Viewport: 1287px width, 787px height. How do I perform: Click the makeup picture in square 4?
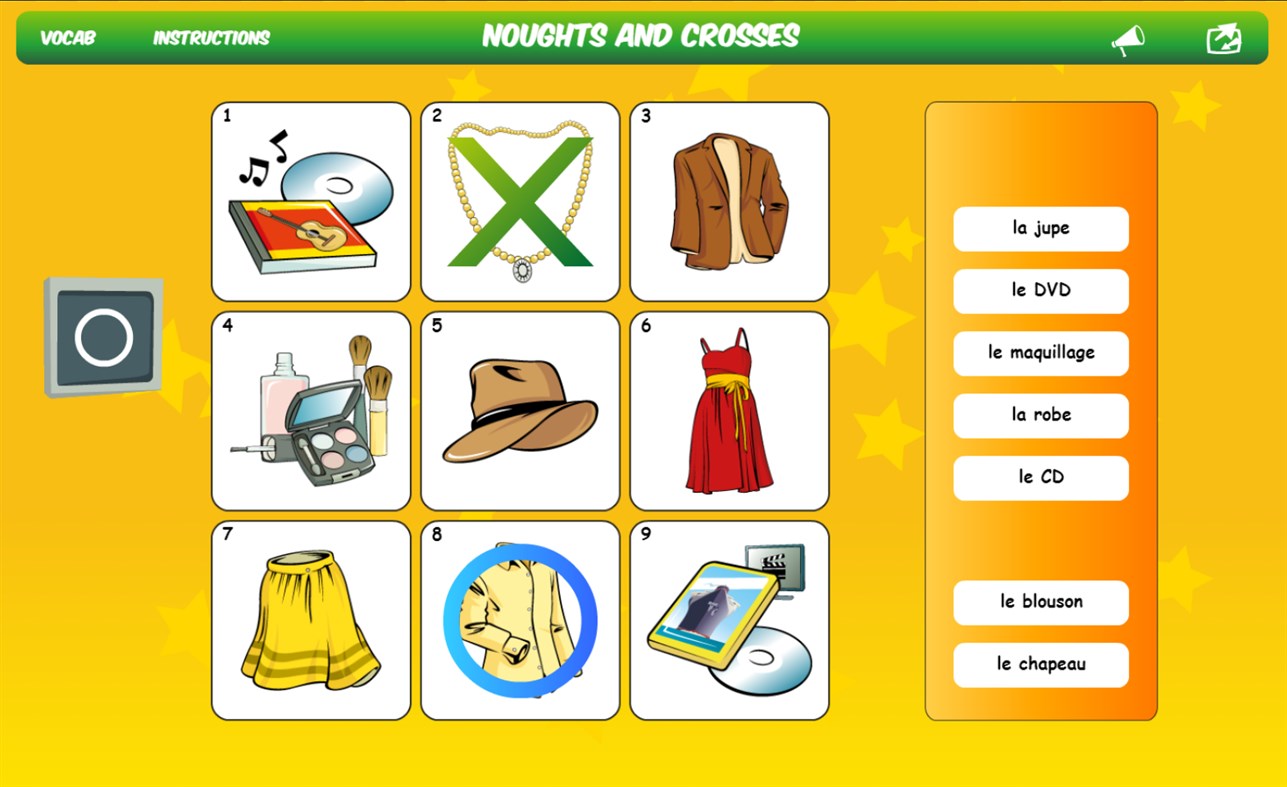(310, 410)
